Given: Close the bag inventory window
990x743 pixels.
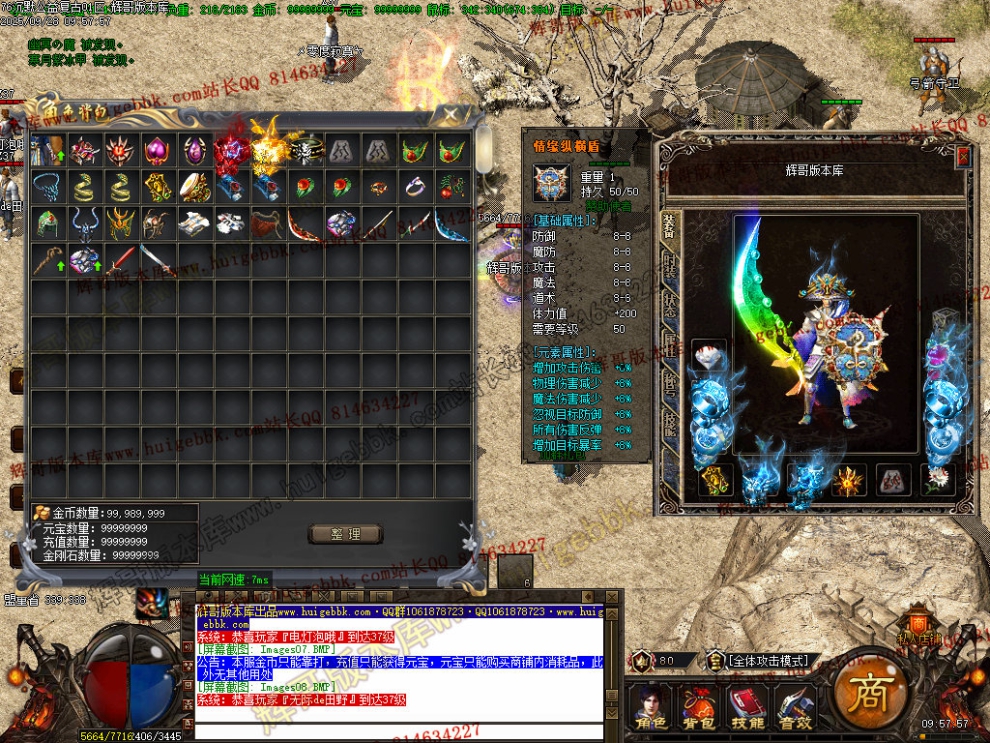Looking at the screenshot, I should pos(452,114).
